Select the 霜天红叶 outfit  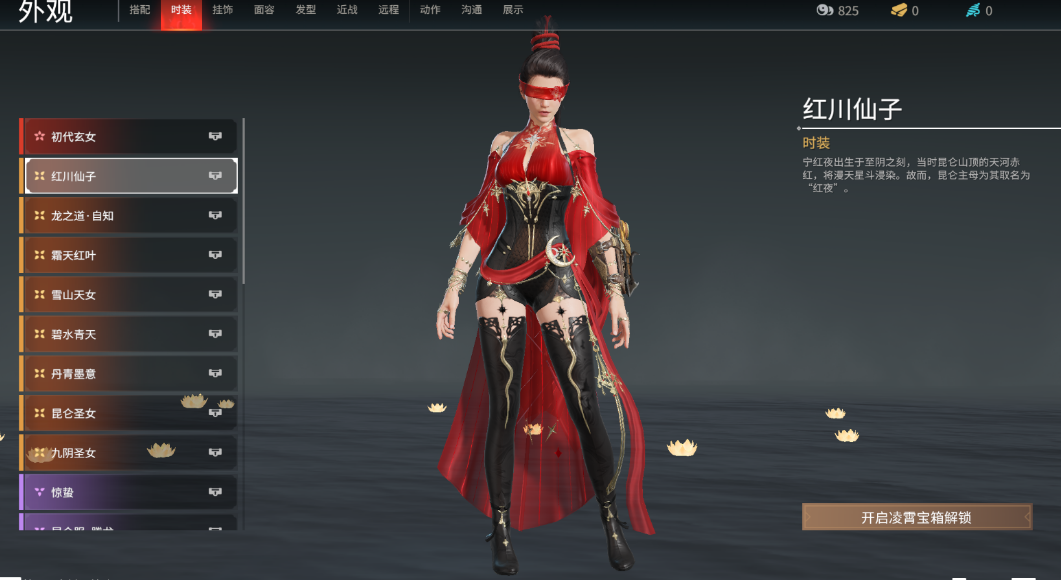point(128,255)
